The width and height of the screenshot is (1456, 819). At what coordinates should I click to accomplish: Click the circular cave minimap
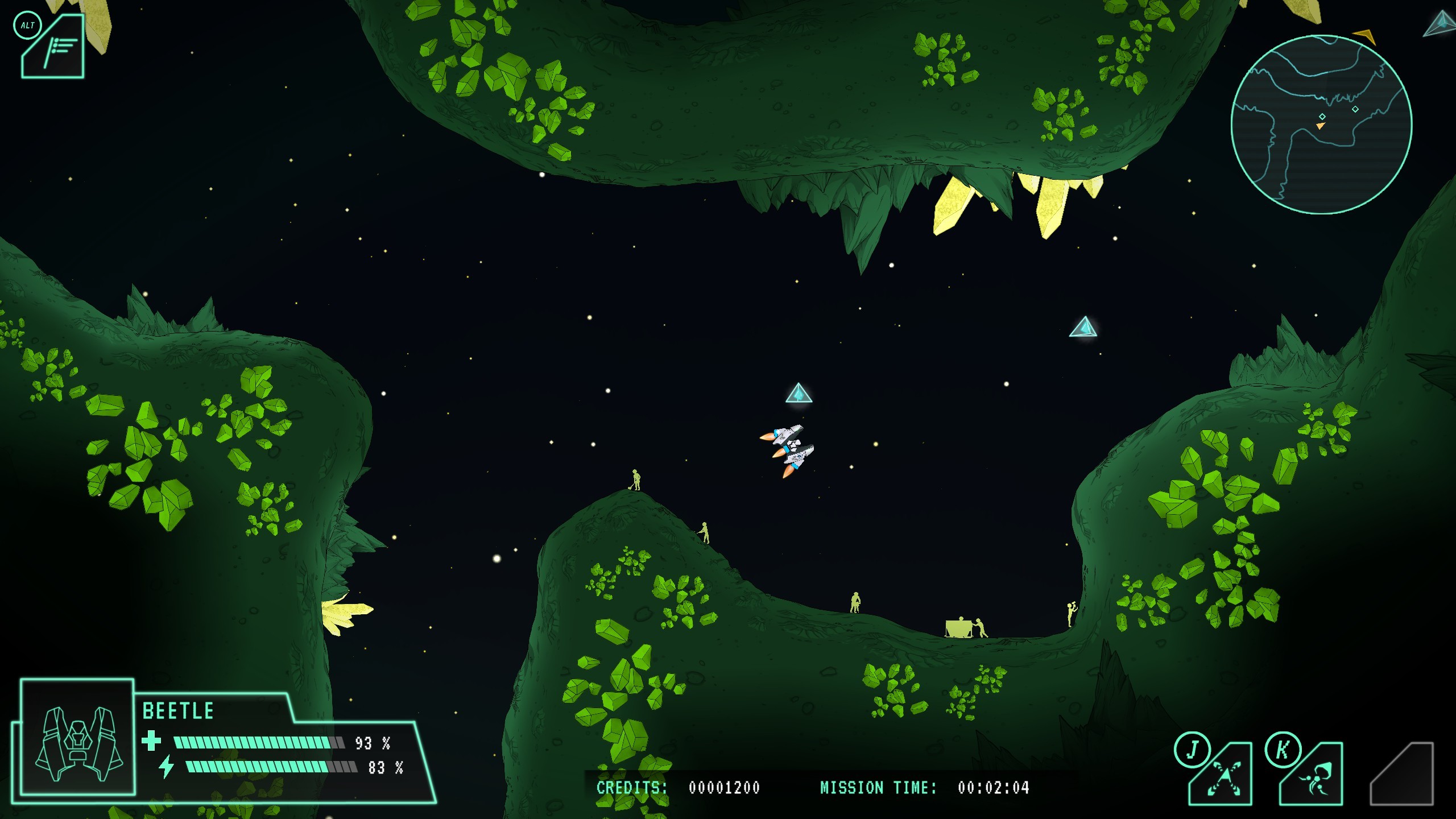click(x=1321, y=125)
